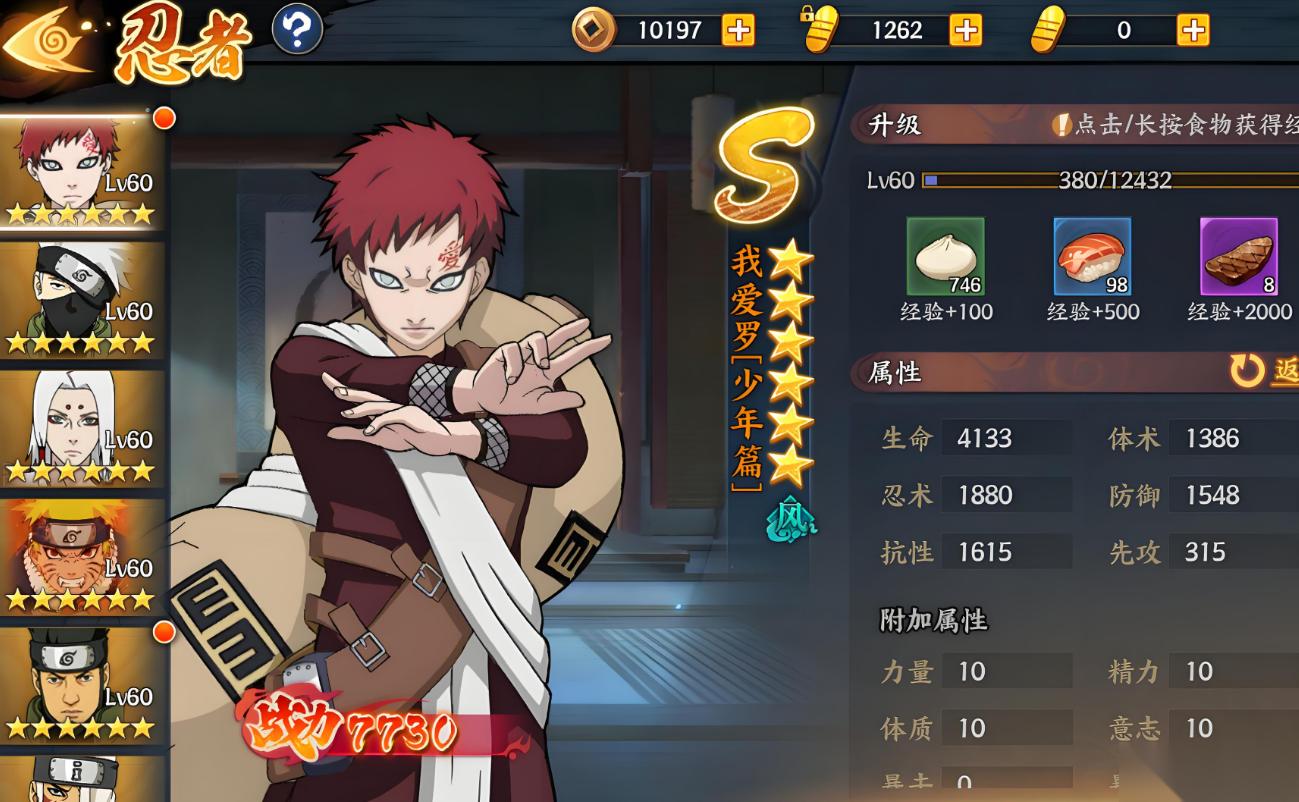Add more copper coins with plus button
Screen dimensions: 1299x802
[738, 31]
